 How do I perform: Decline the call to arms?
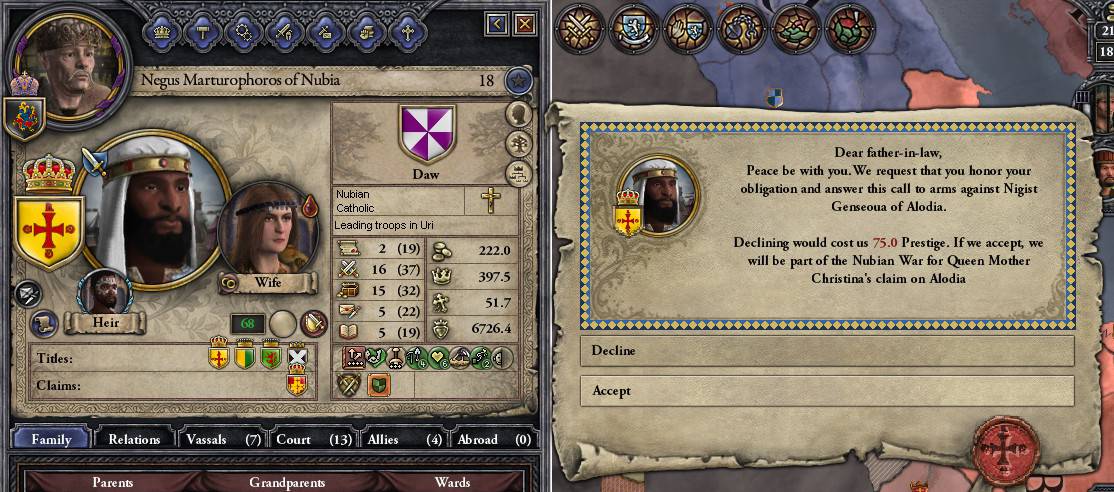(826, 351)
